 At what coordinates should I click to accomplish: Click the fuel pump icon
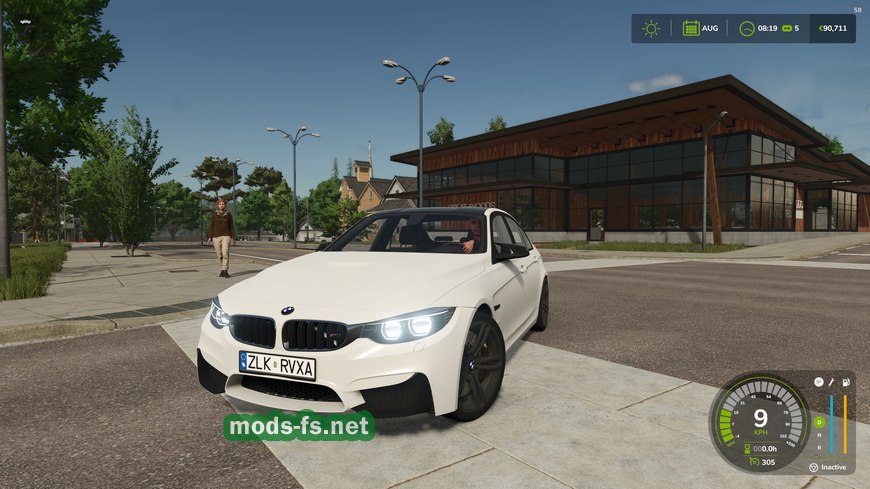[847, 382]
